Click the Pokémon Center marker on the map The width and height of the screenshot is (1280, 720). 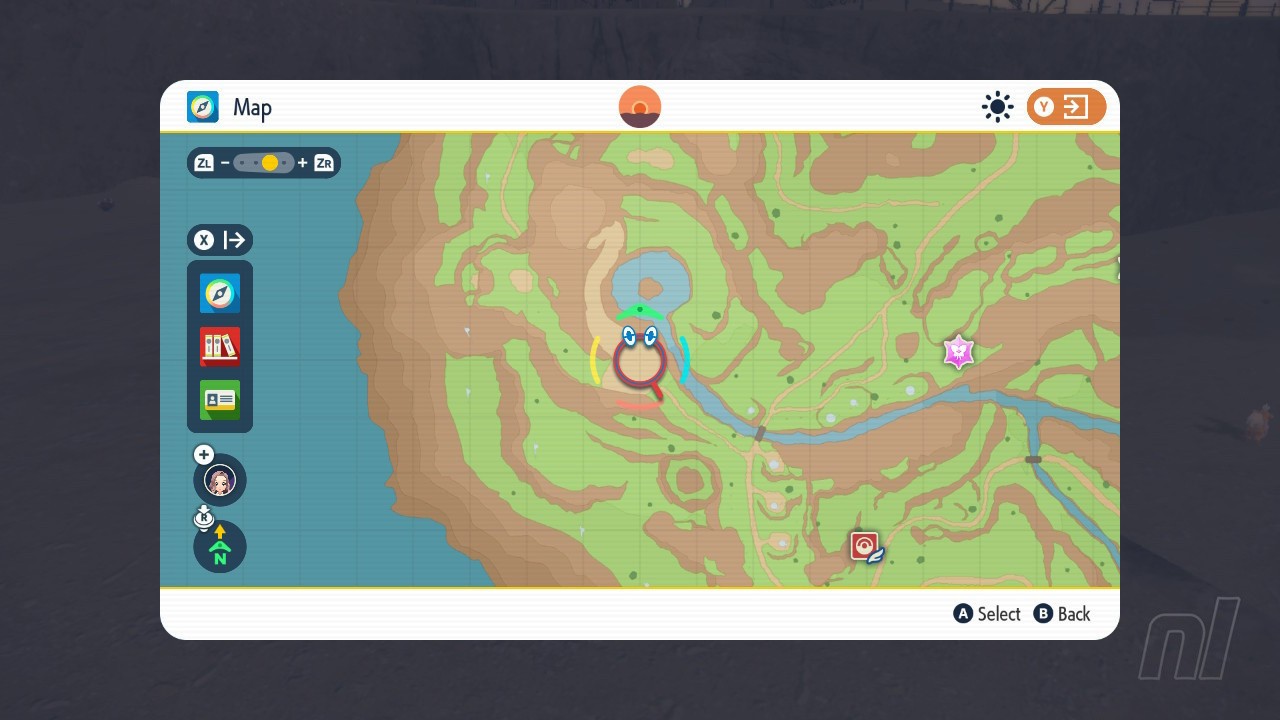tap(862, 545)
